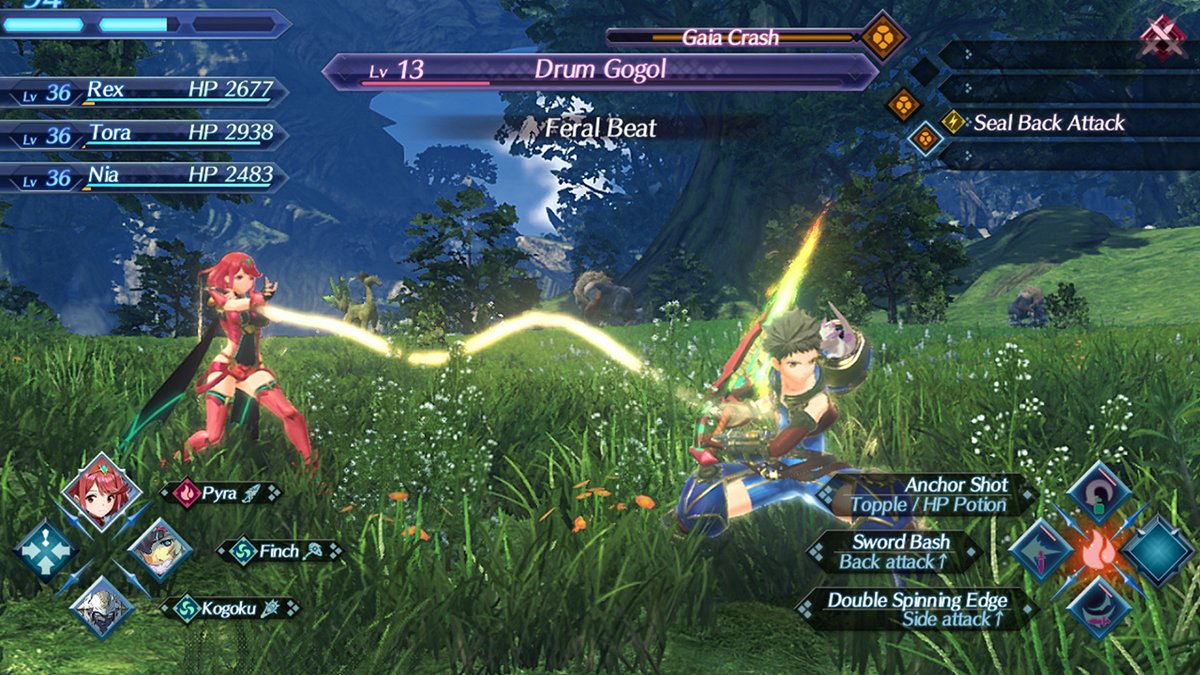This screenshot has width=1200, height=675.
Task: Click the blank cyan diamond art slot
Action: tap(1157, 551)
